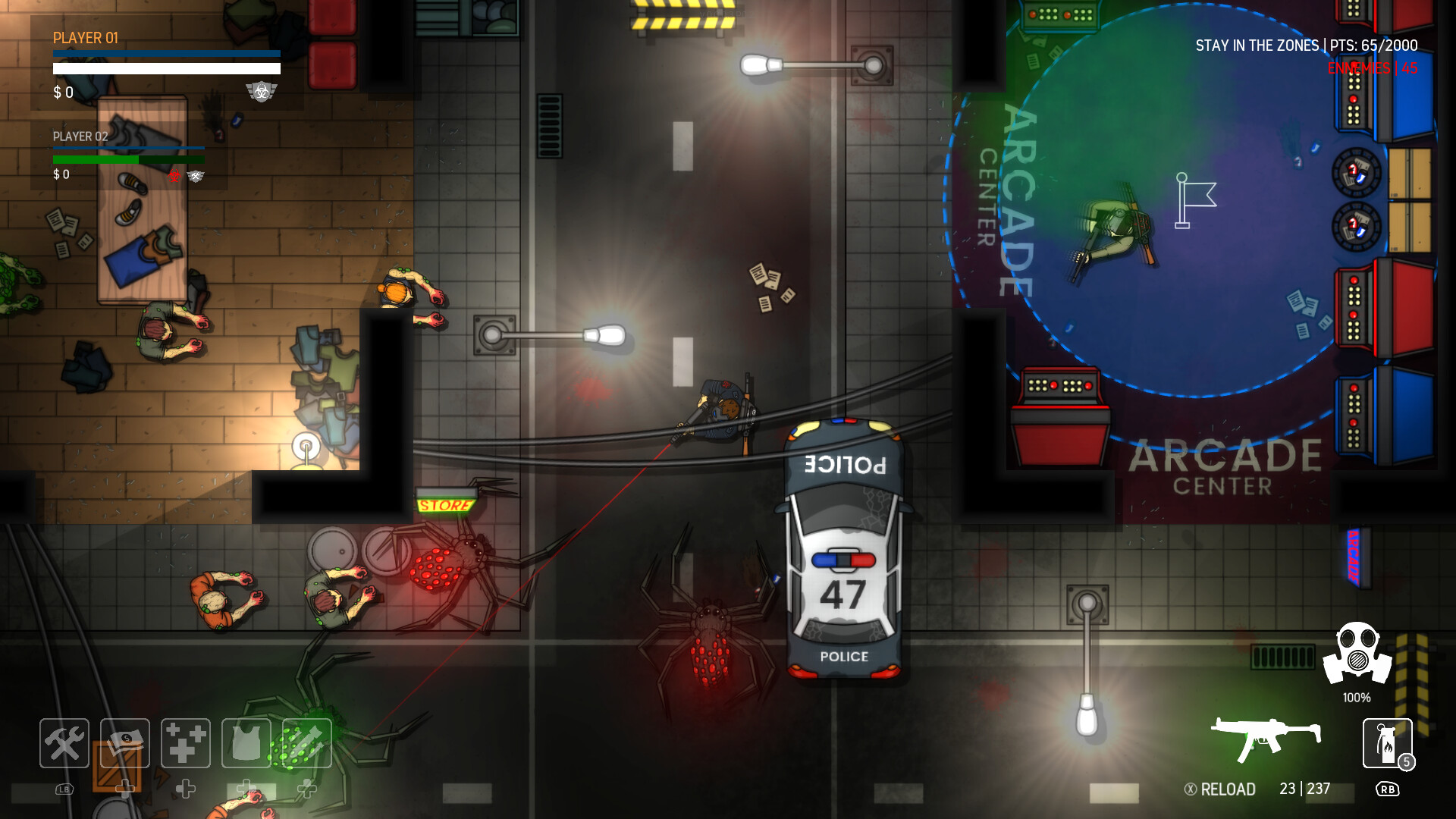Screen dimensions: 1456x819
Task: Click the LB controller button prompt
Action: 64,790
